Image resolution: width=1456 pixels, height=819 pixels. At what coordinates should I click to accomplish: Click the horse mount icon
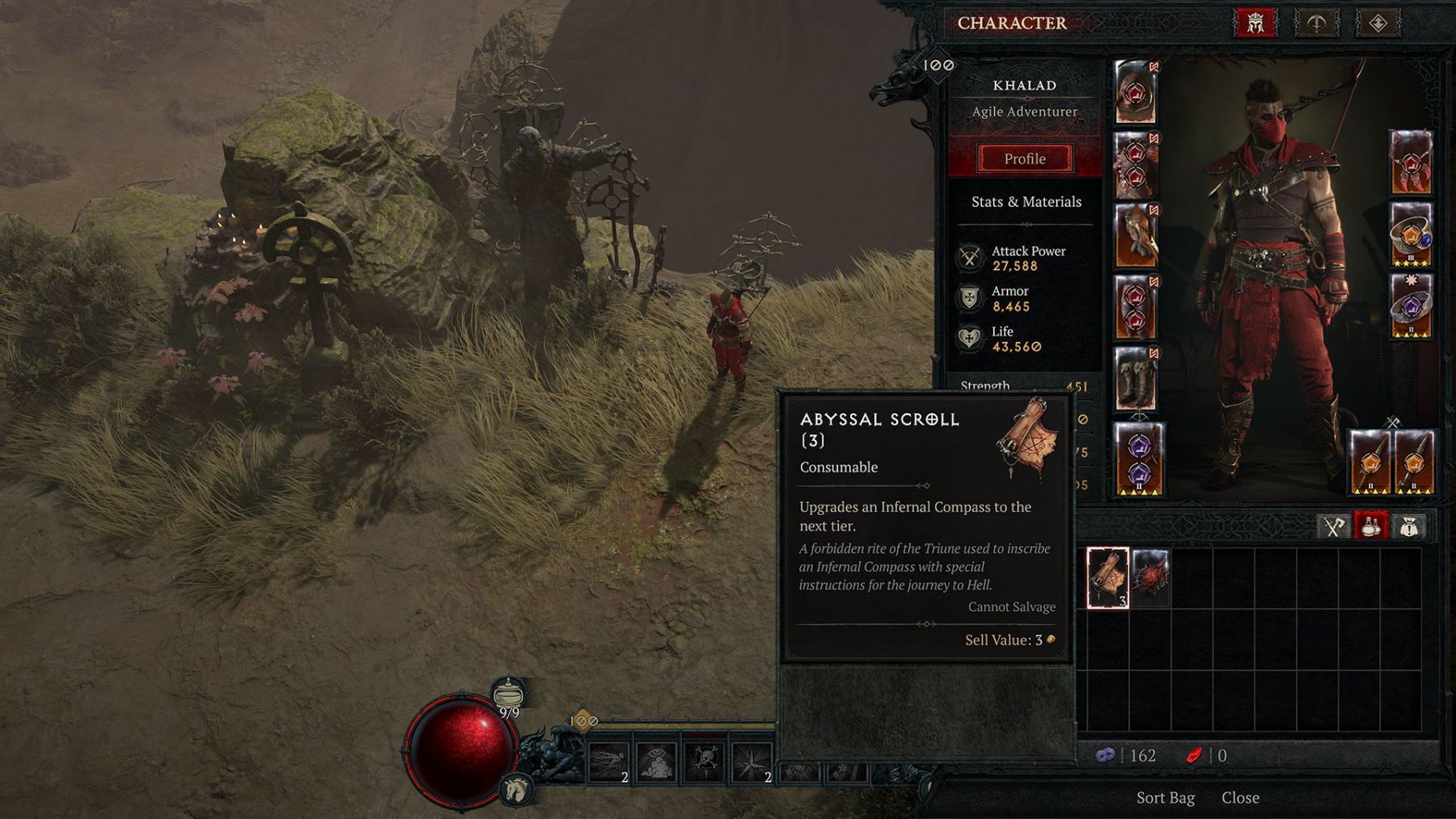point(516,788)
